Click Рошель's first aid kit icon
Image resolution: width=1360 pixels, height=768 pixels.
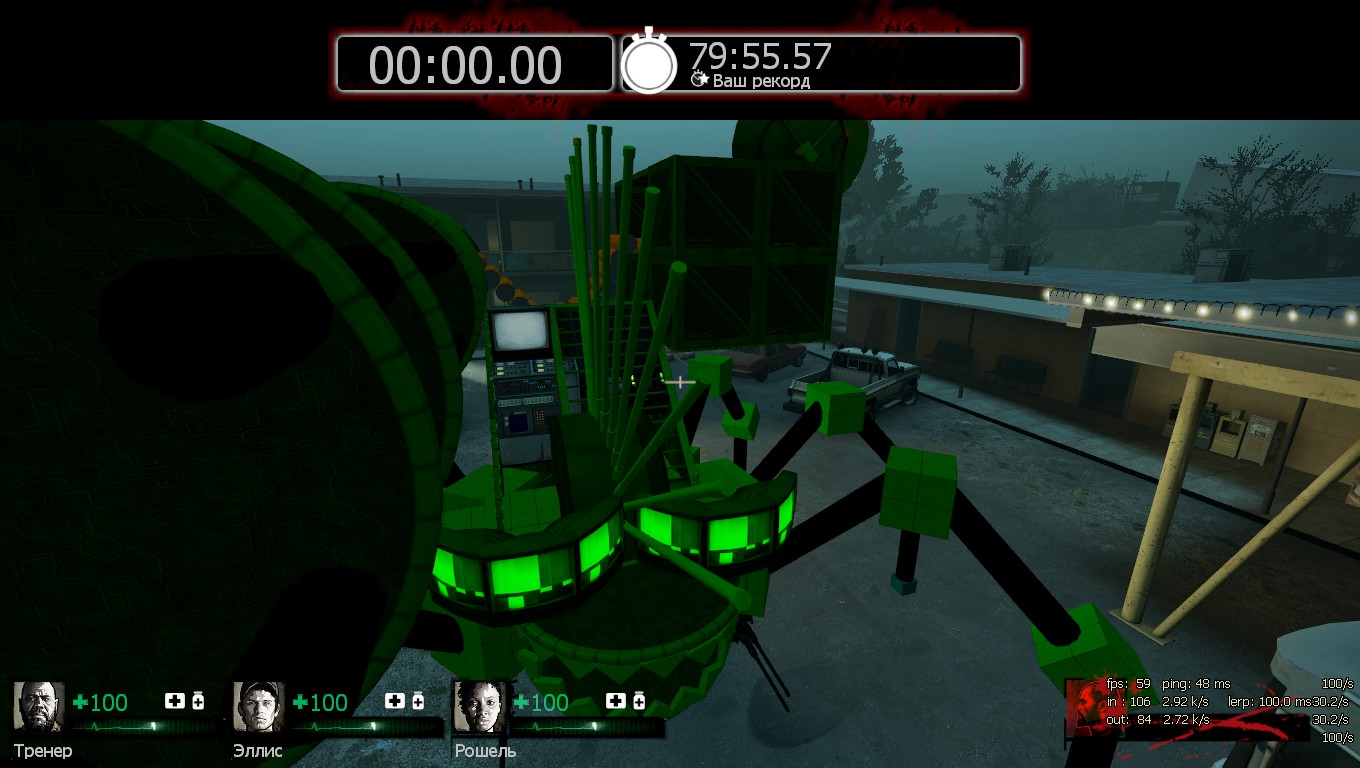click(x=615, y=701)
